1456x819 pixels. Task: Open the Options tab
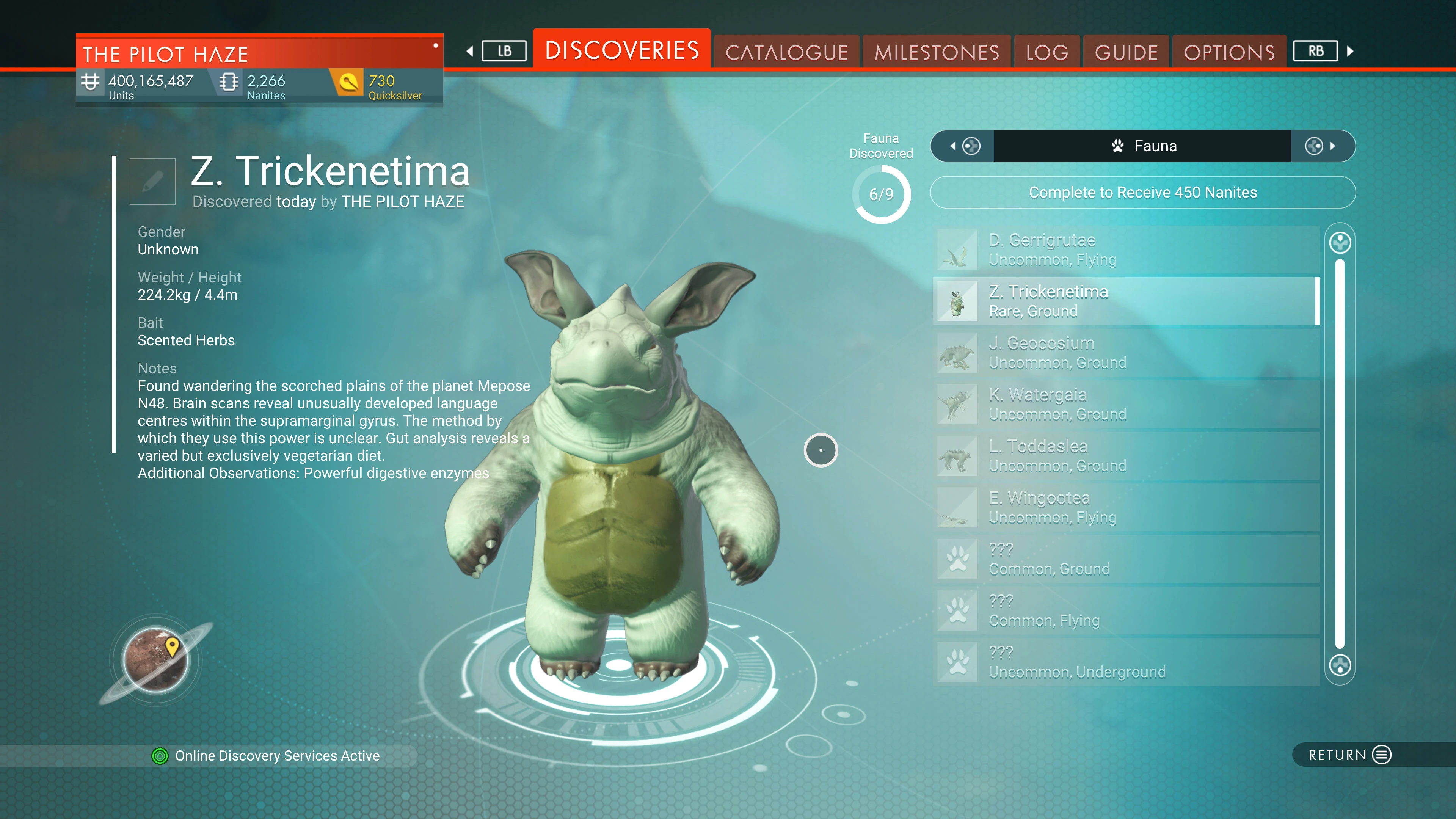pyautogui.click(x=1229, y=53)
